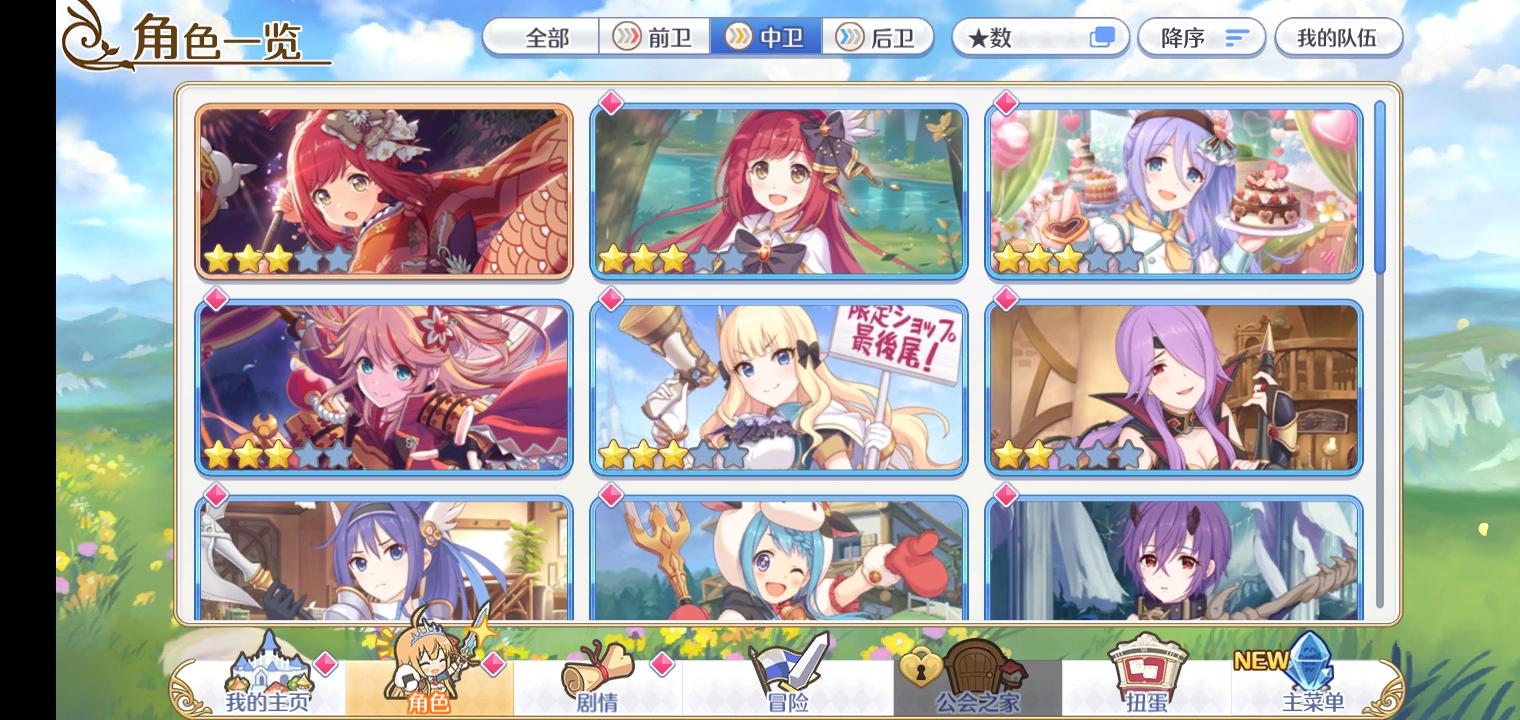Click the view-switch icon beside ★数

[1101, 37]
